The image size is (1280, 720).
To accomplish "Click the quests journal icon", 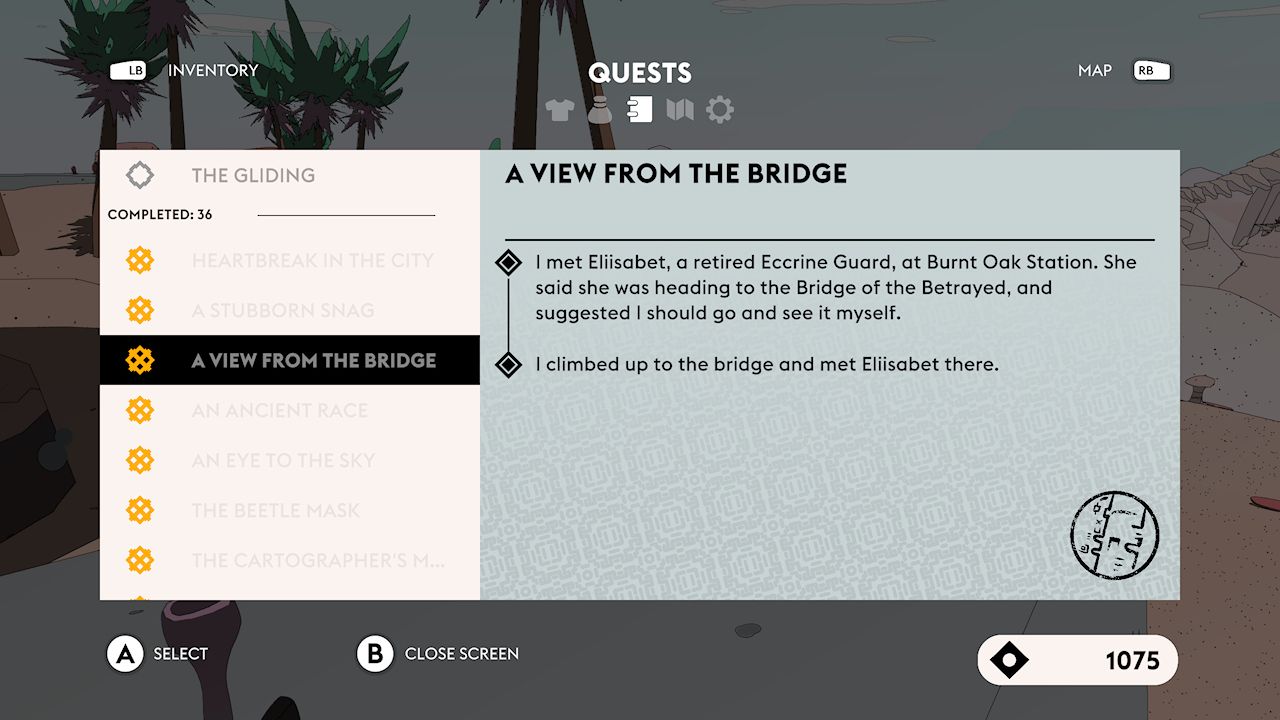I will coord(640,110).
